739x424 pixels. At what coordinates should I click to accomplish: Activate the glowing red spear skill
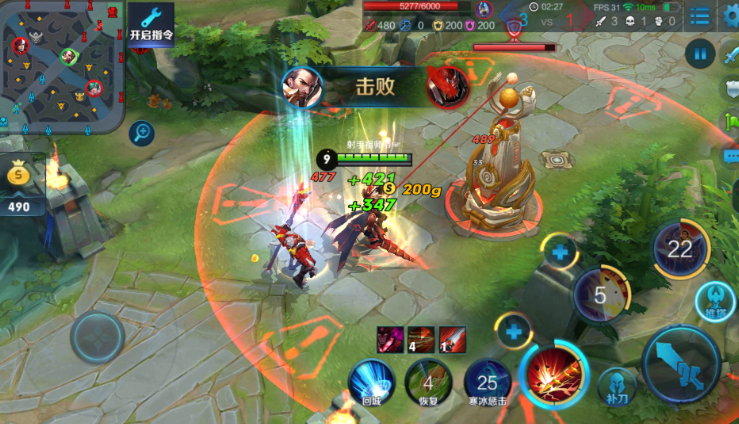(552, 374)
